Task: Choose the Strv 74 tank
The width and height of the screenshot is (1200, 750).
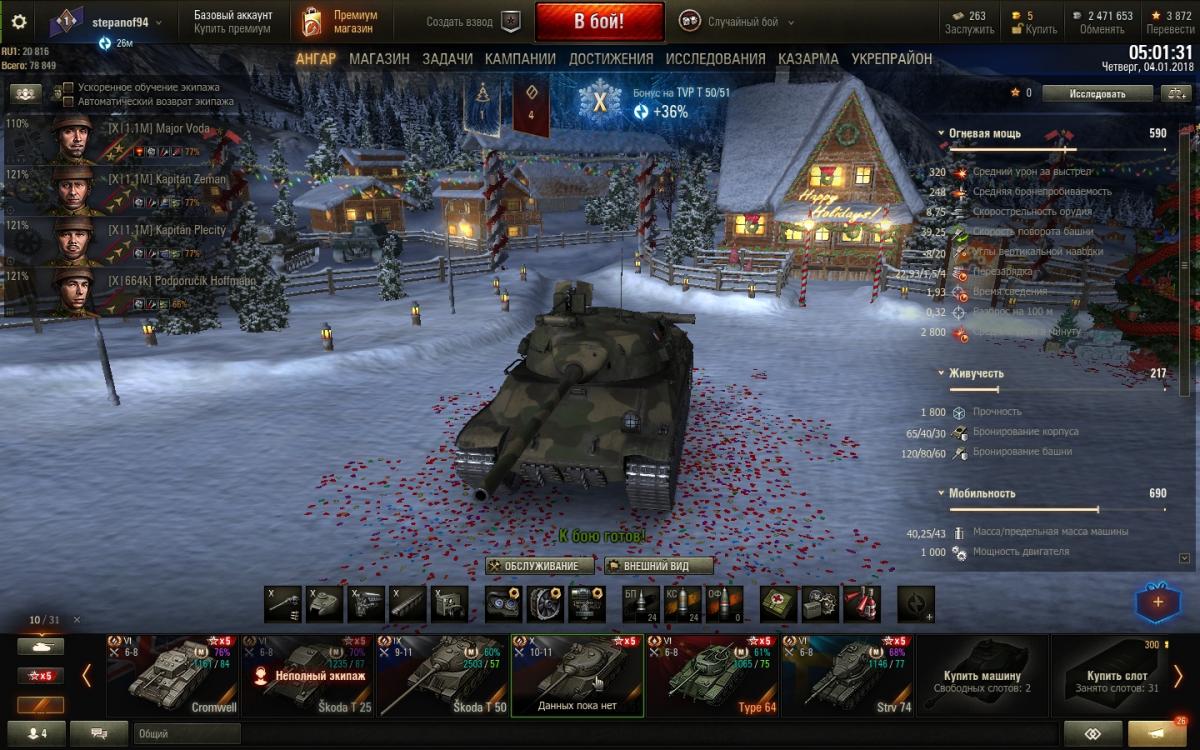Action: coord(847,675)
